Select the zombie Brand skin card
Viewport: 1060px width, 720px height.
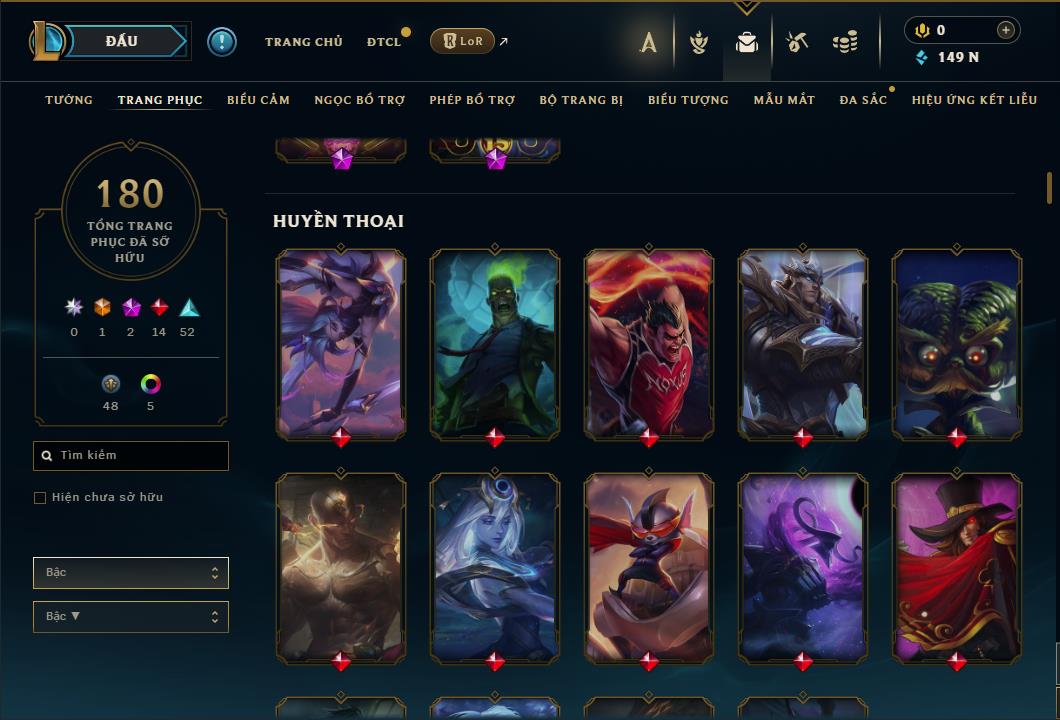tap(495, 343)
